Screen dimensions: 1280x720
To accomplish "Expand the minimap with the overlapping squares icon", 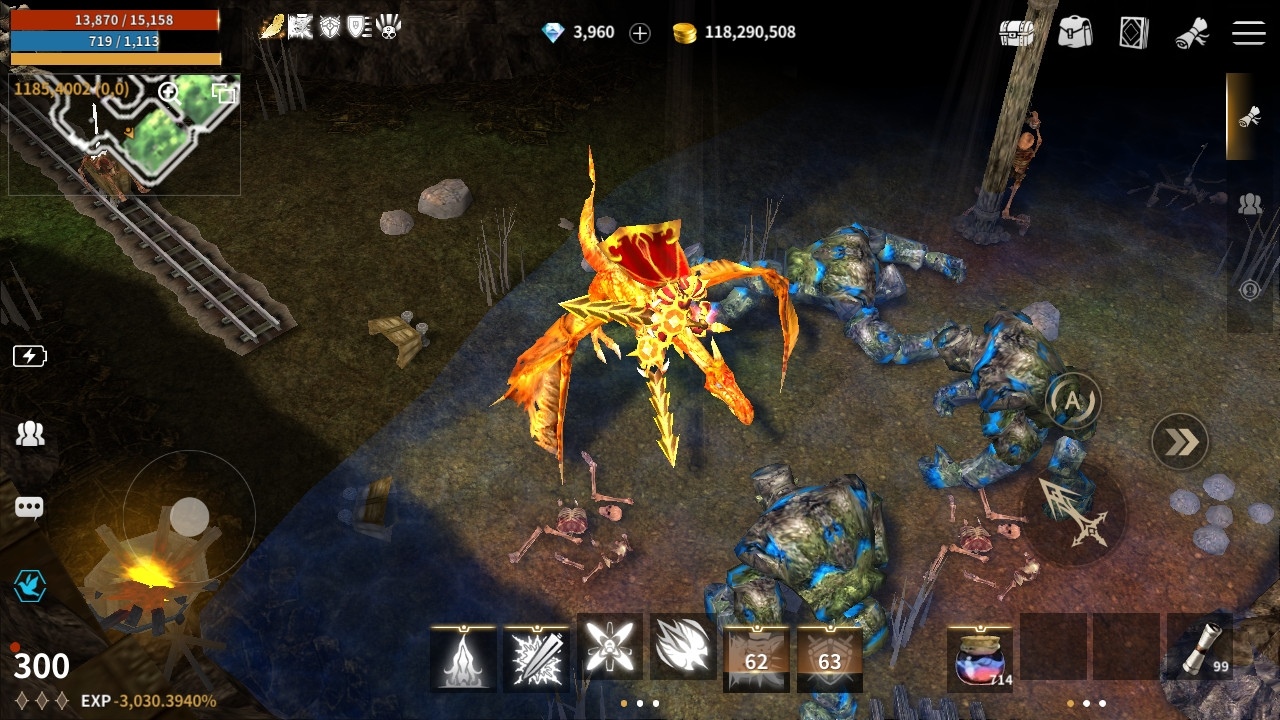I will [x=224, y=94].
